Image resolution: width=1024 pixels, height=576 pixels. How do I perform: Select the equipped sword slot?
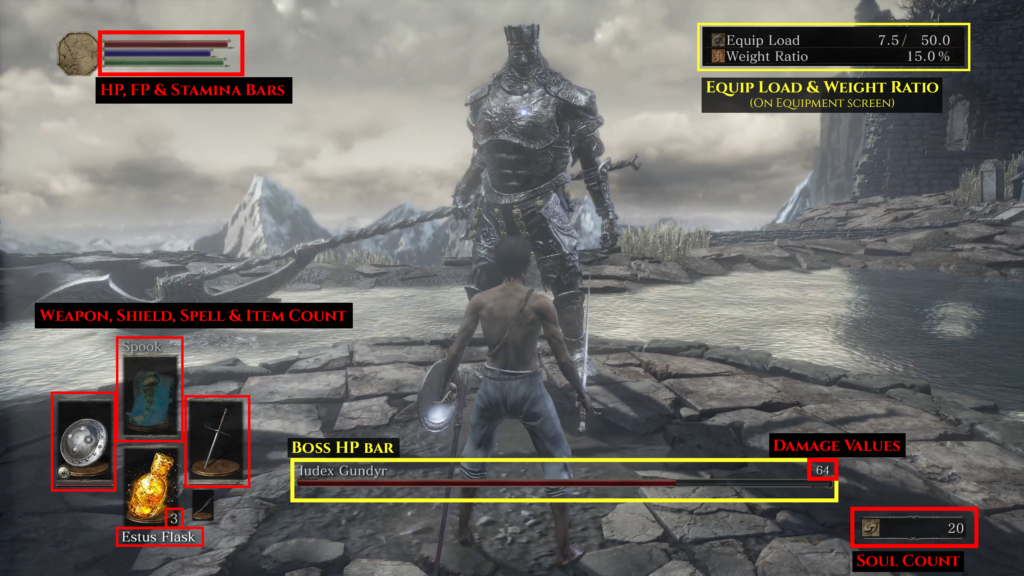click(x=217, y=441)
